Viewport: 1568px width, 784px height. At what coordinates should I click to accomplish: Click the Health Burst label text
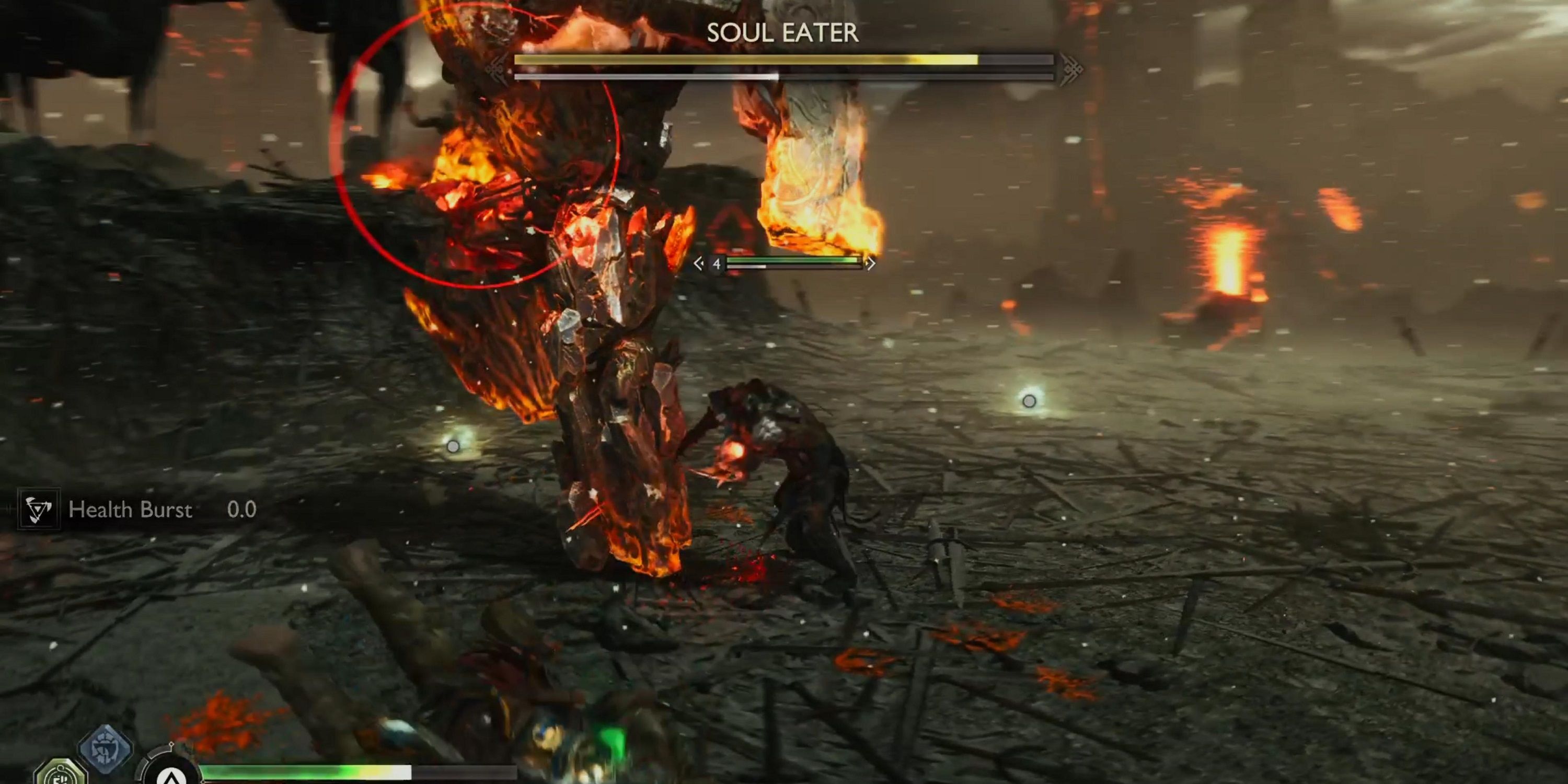[x=130, y=510]
